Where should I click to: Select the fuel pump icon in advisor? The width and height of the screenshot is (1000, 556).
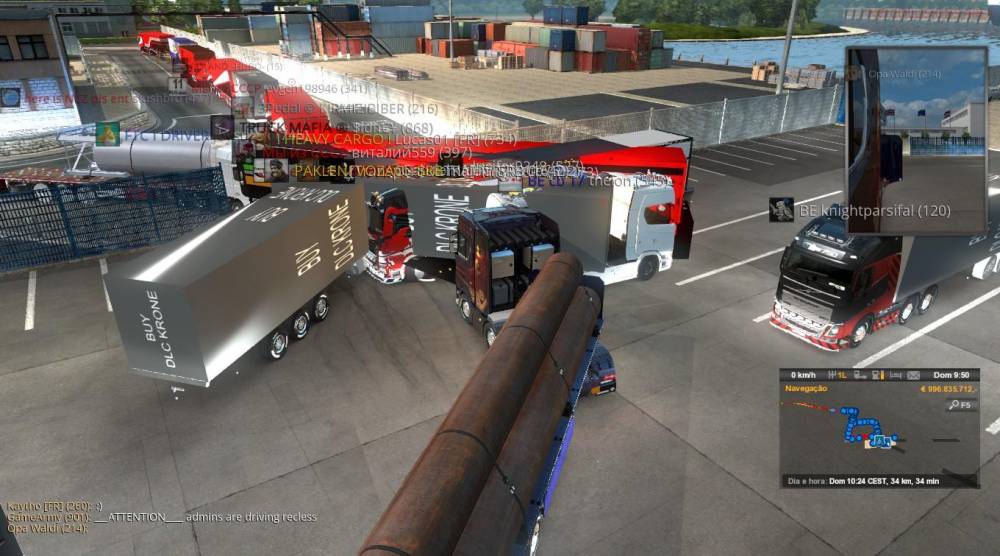click(876, 375)
